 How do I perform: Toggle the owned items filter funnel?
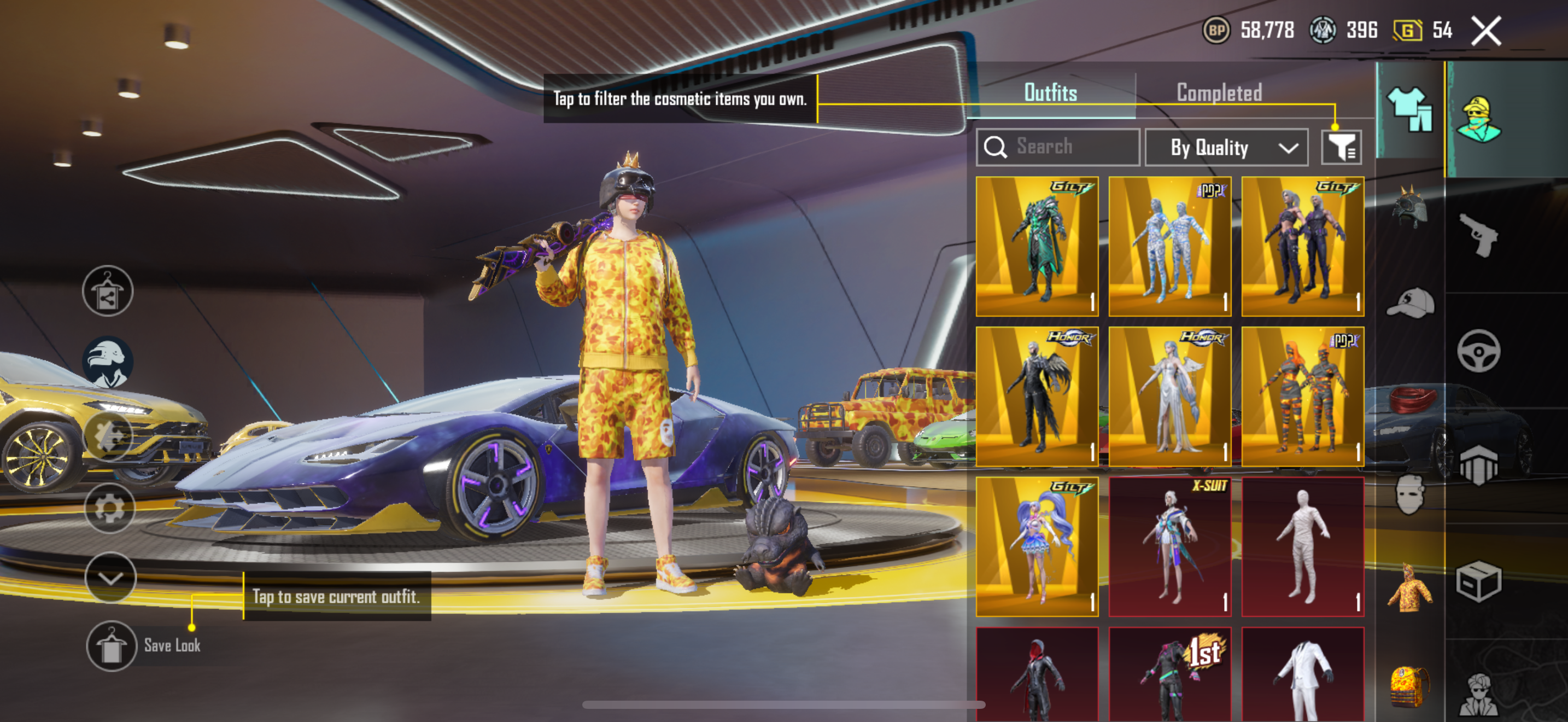point(1341,147)
